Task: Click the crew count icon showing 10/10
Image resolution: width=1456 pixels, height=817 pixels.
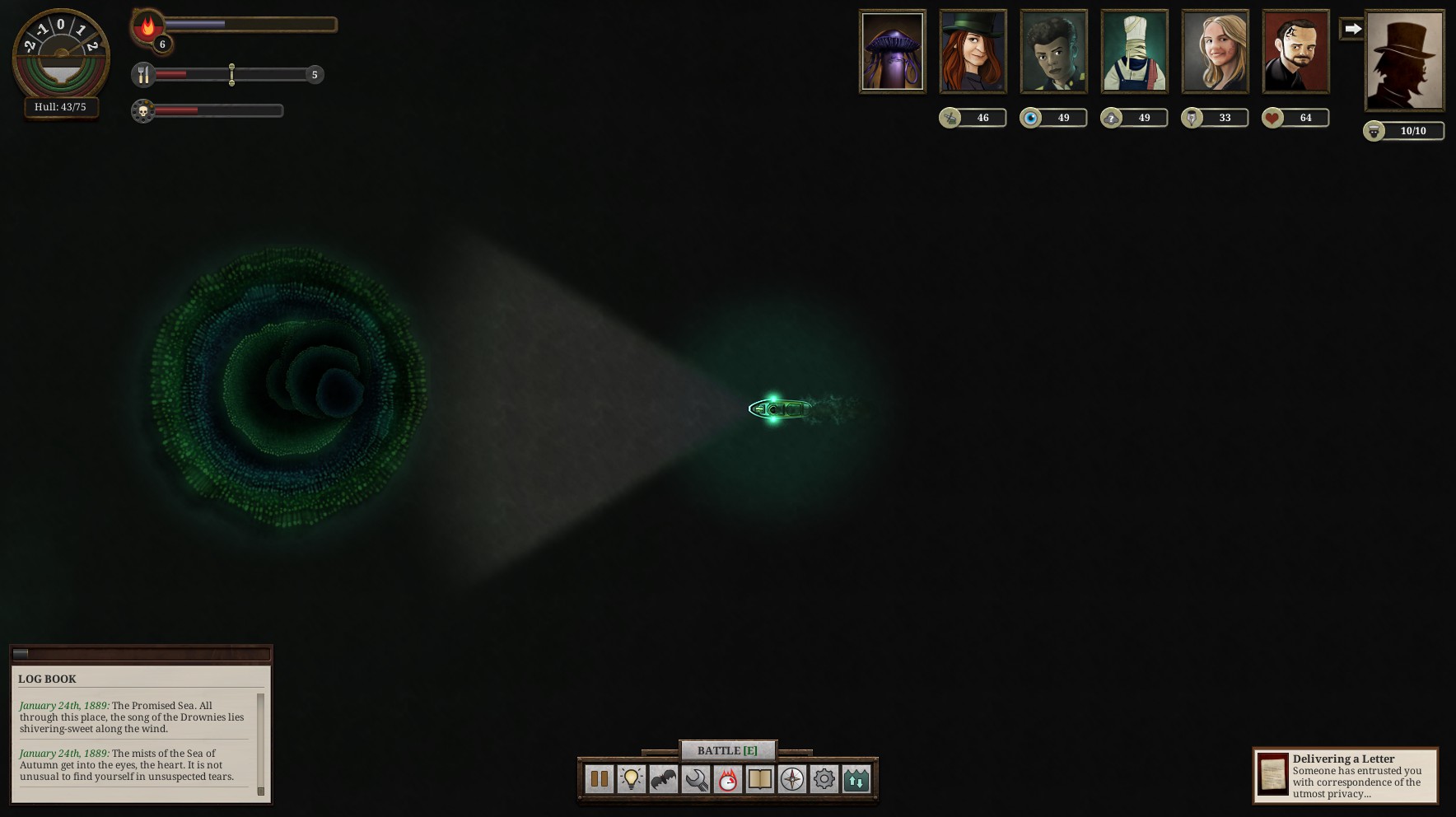Action: pyautogui.click(x=1373, y=131)
